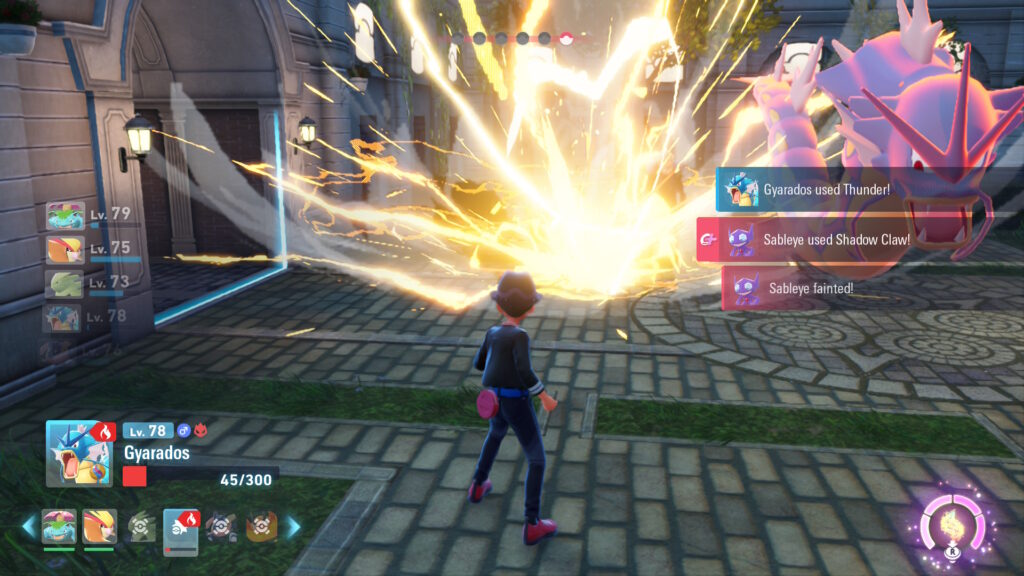
Task: Select the fainted orange Pokémon party slot
Action: pyautogui.click(x=261, y=527)
